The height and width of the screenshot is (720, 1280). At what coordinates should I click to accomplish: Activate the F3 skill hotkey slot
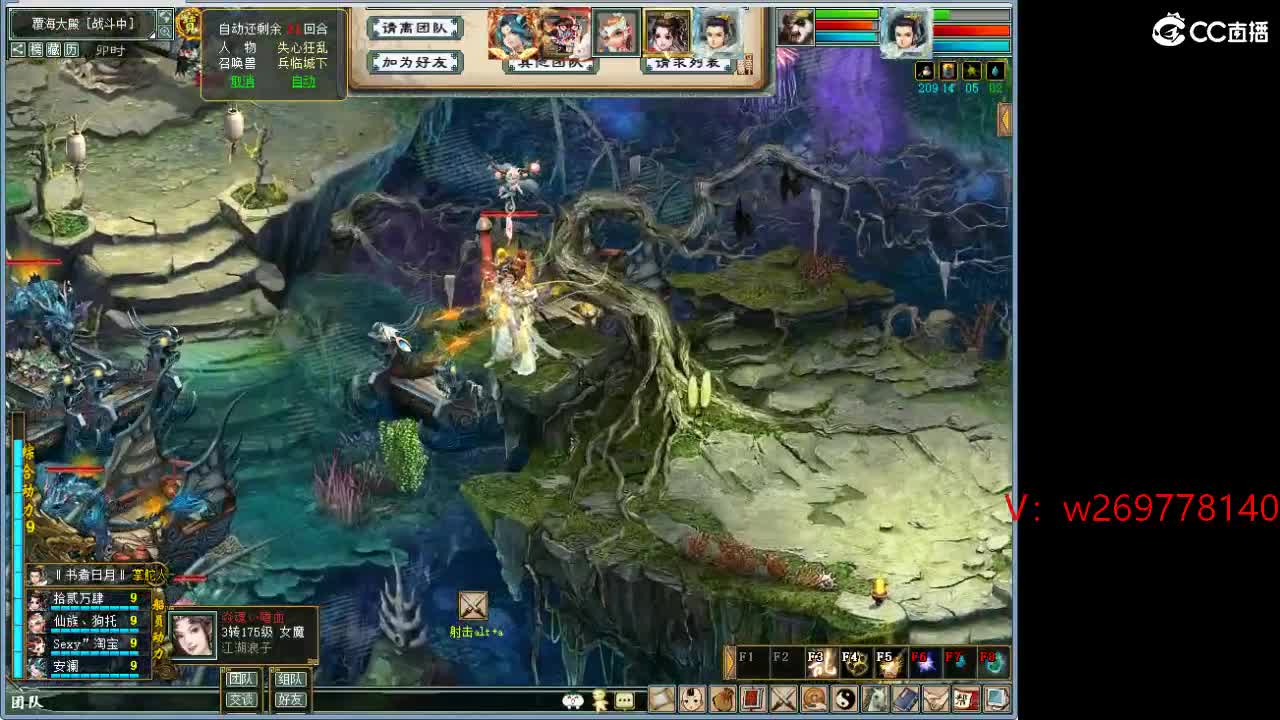click(820, 659)
